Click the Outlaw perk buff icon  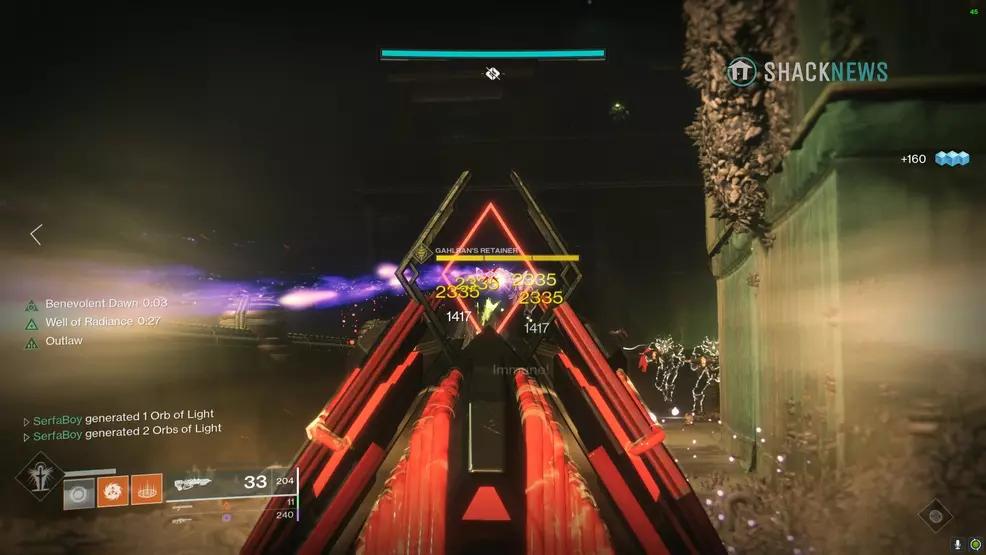[x=32, y=342]
